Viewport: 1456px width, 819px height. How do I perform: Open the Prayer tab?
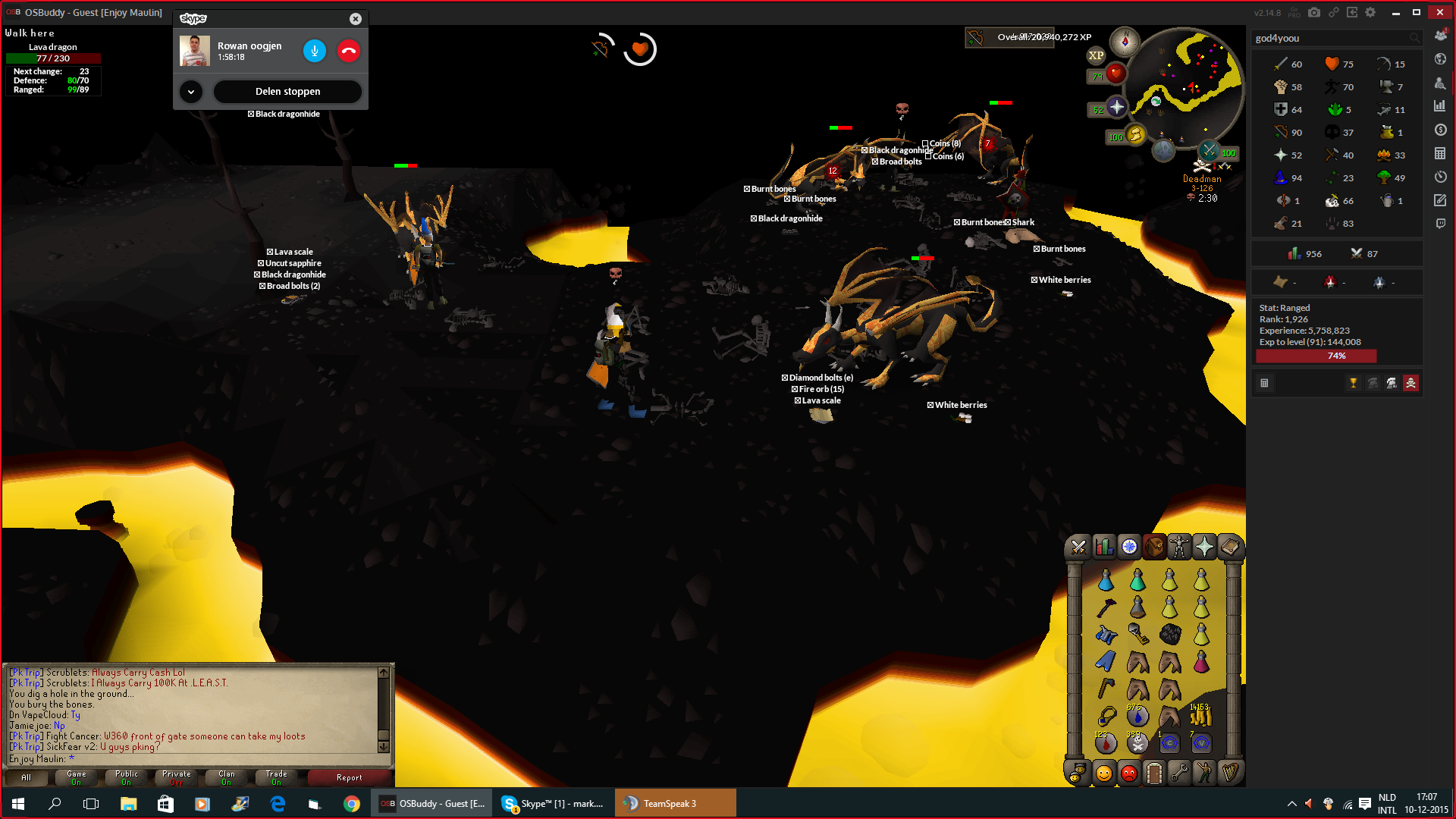coord(1204,547)
